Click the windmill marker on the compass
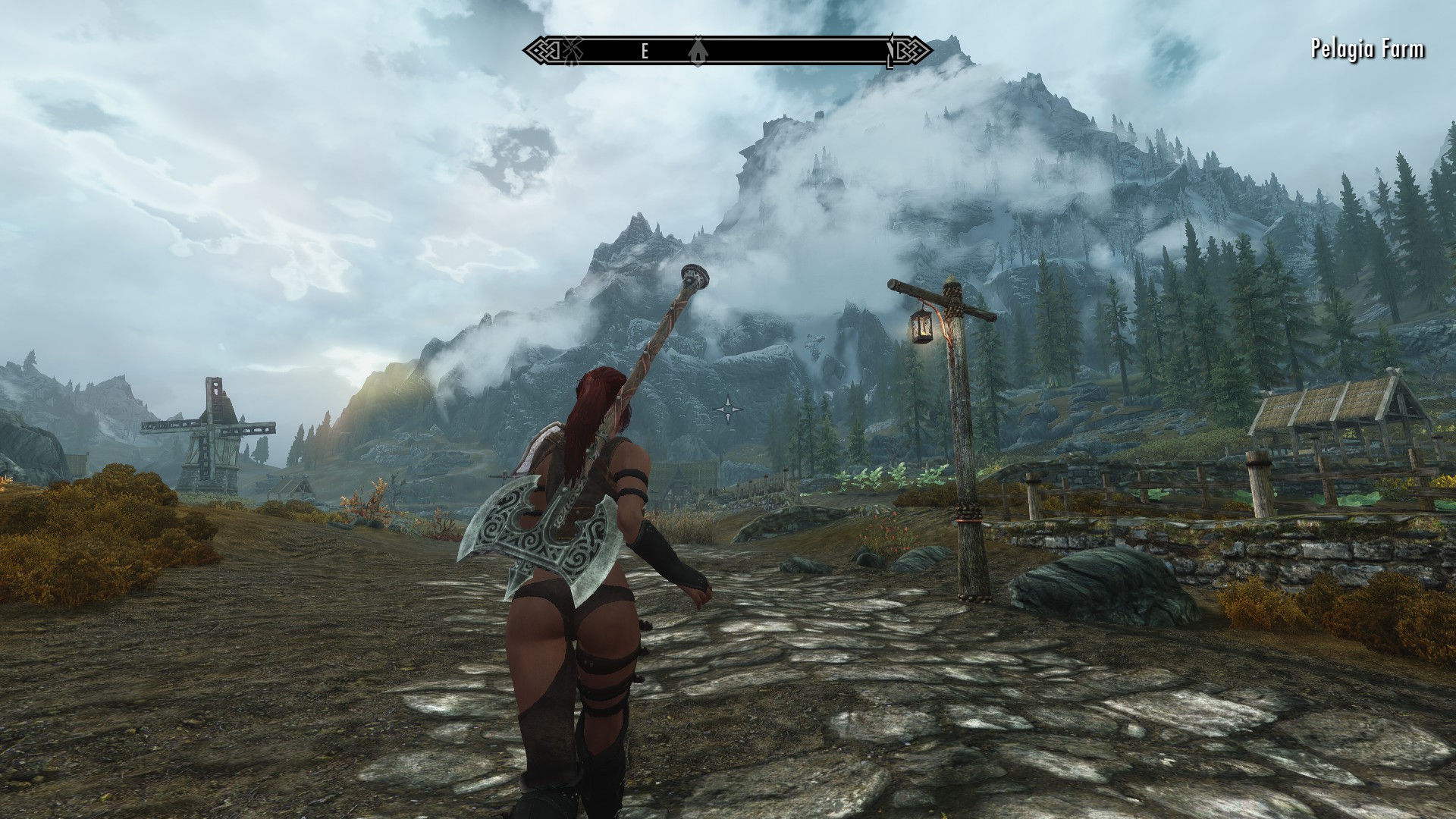This screenshot has width=1456, height=819. pos(570,51)
